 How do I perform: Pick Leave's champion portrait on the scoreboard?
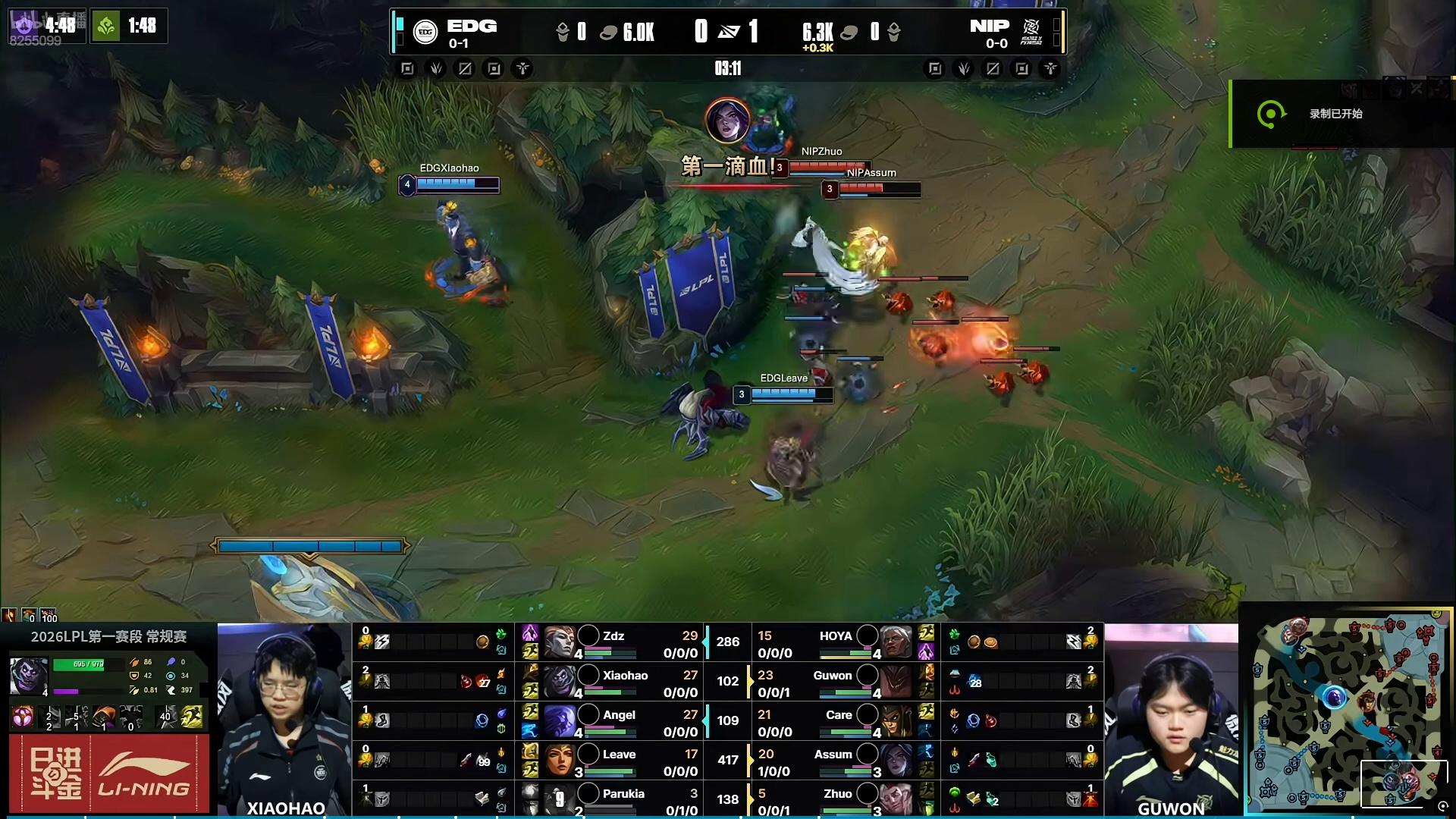pos(559,760)
